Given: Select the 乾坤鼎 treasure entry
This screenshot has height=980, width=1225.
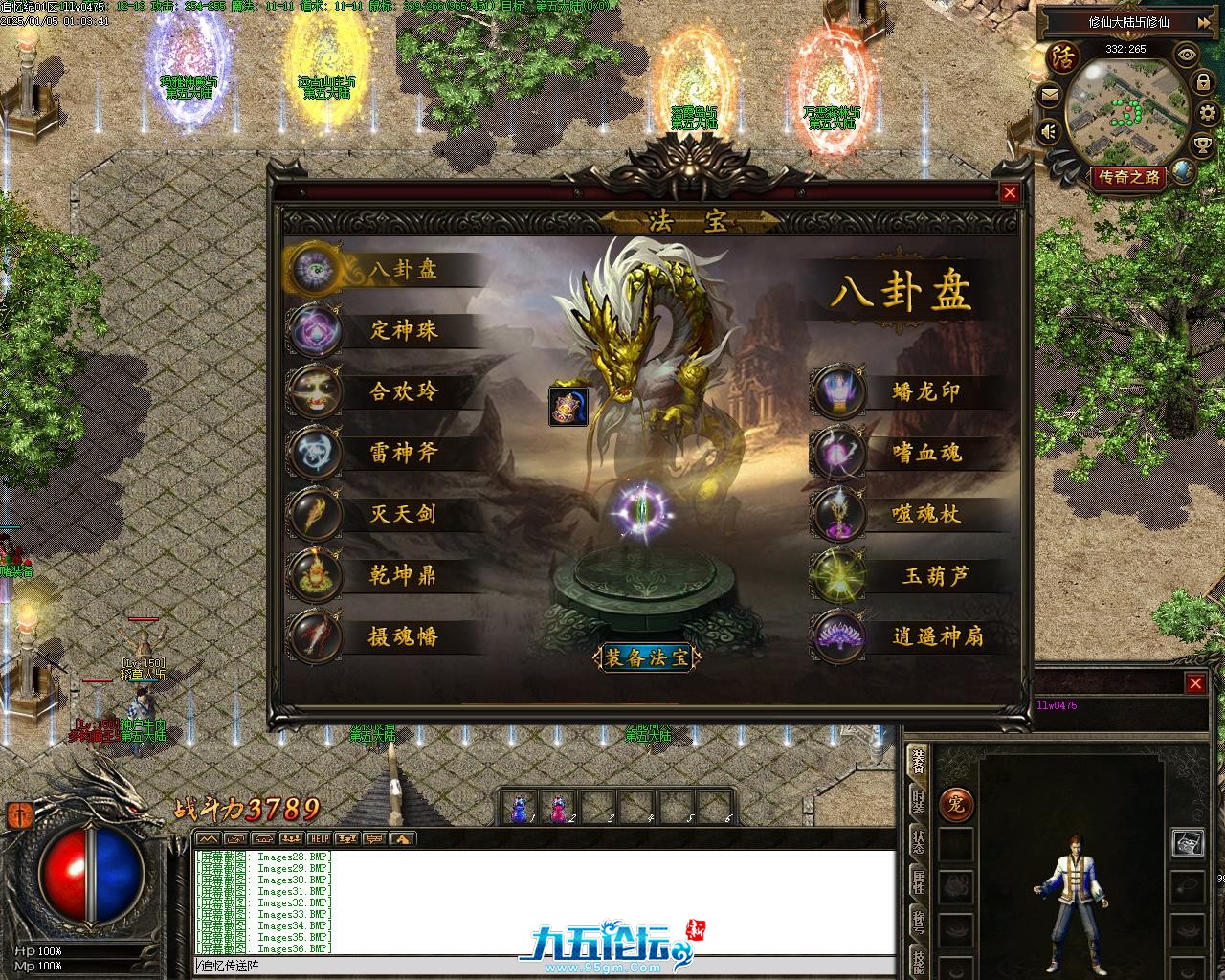Looking at the screenshot, I should 402,575.
